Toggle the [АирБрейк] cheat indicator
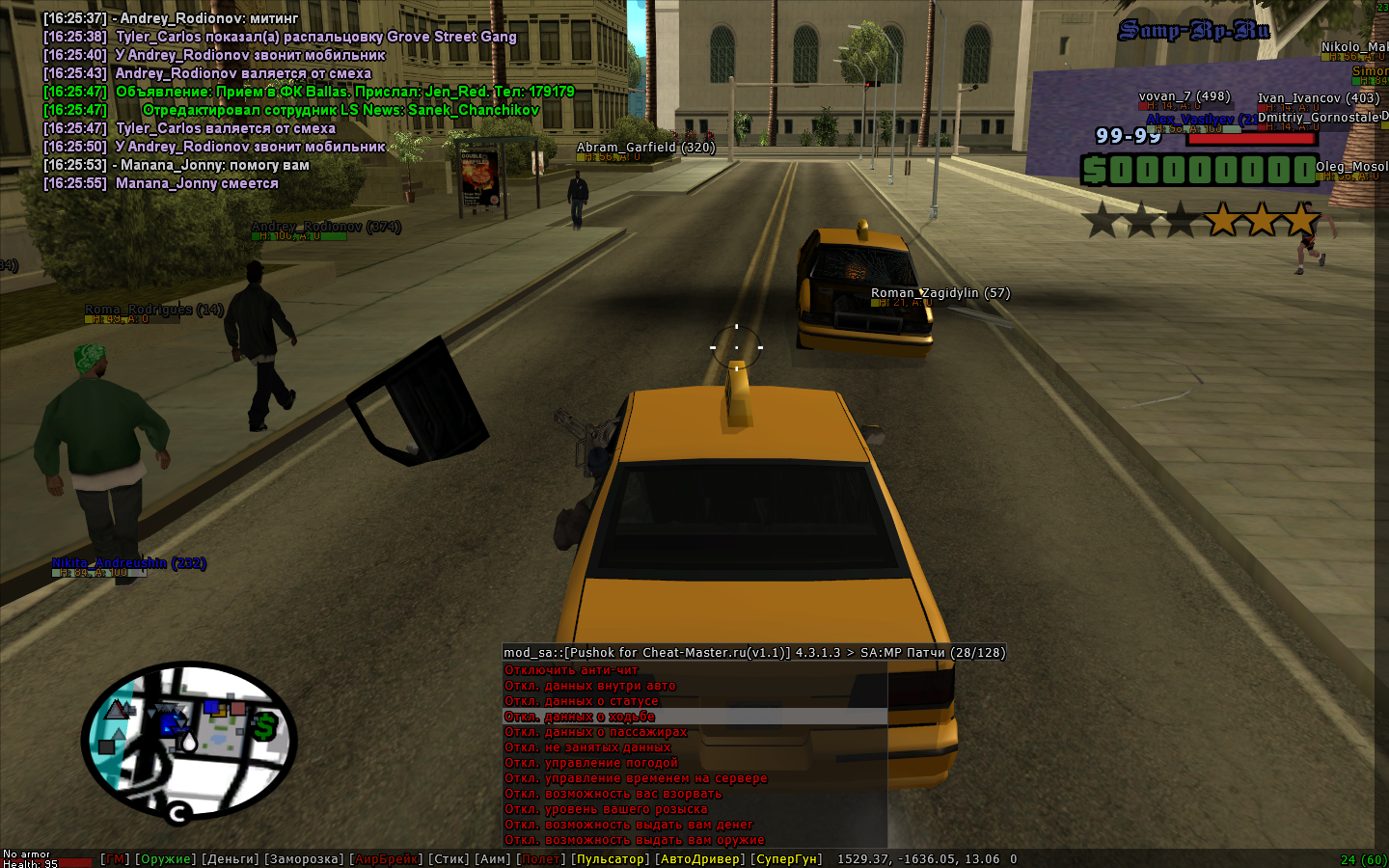Image resolution: width=1389 pixels, height=868 pixels. click(386, 859)
